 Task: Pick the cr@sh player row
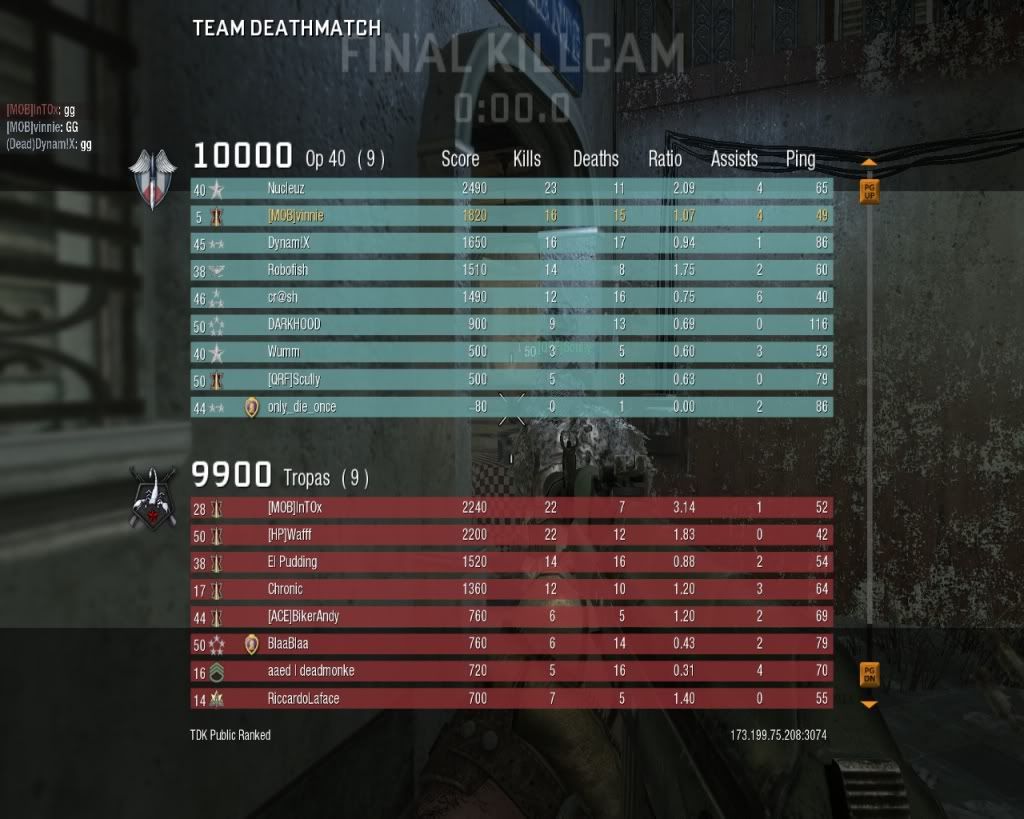pyautogui.click(x=511, y=298)
